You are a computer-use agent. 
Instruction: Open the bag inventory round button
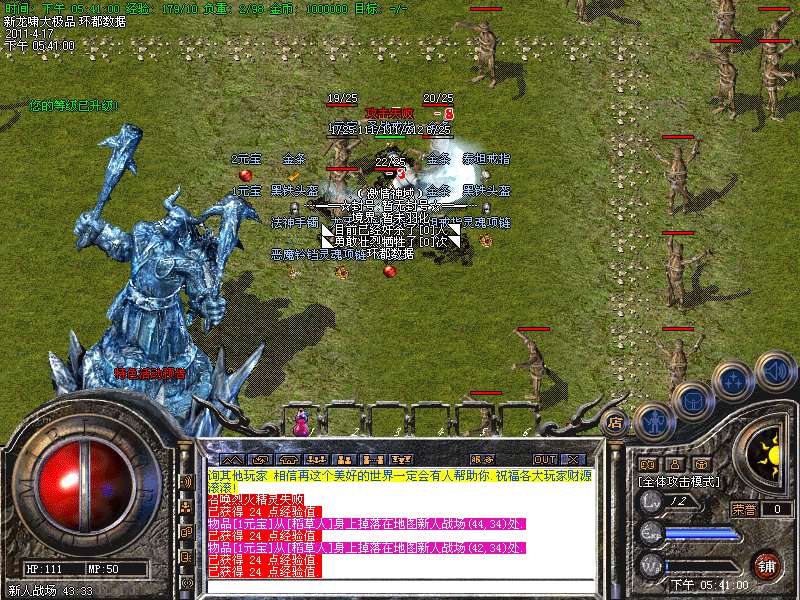pos(692,400)
